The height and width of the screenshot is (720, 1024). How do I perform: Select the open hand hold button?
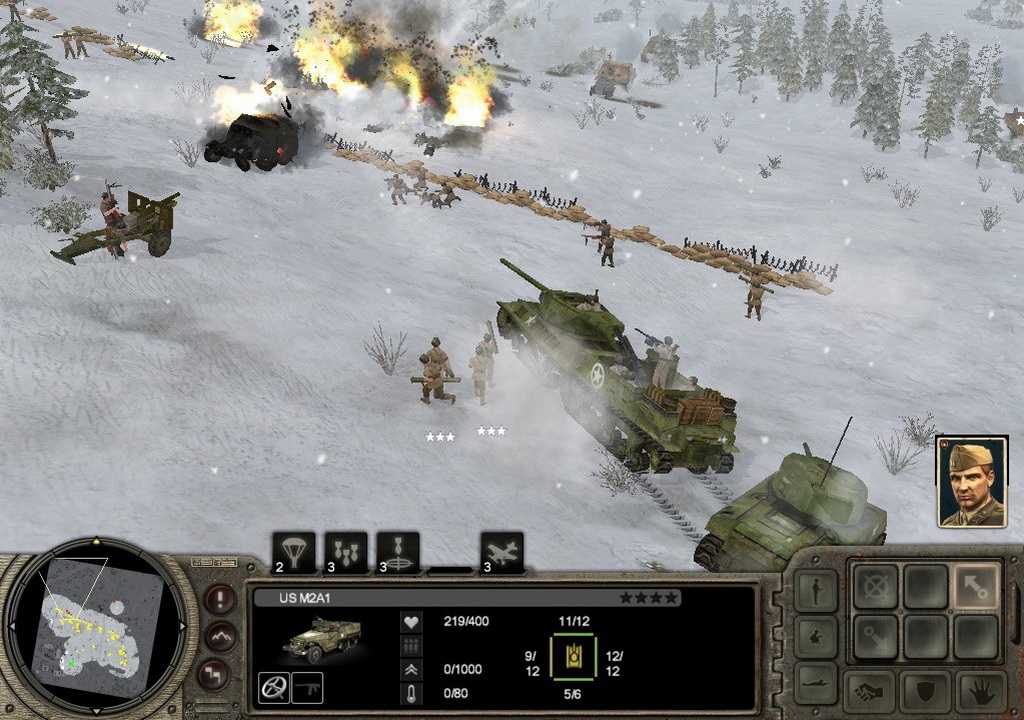pos(980,691)
